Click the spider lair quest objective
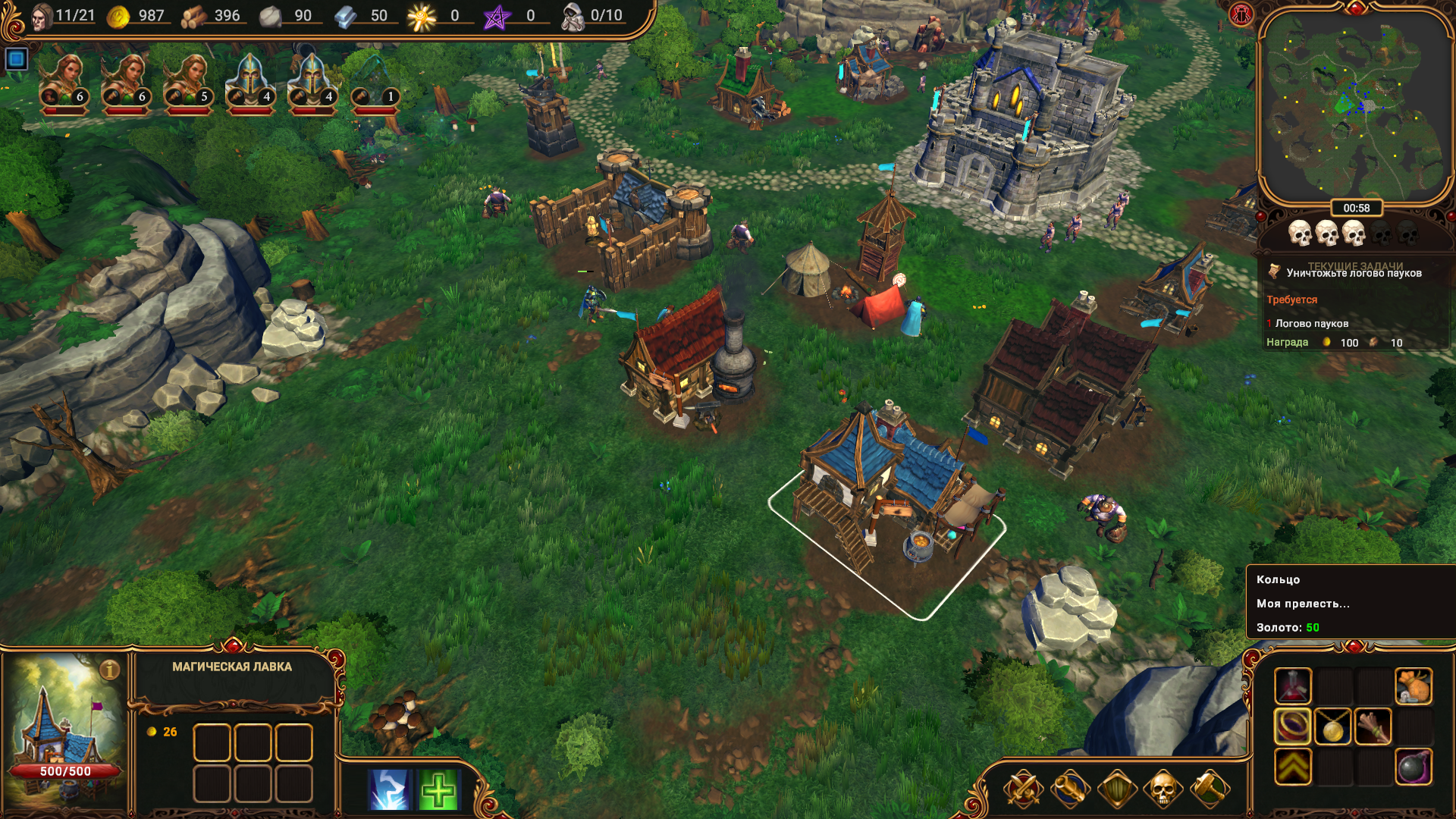The height and width of the screenshot is (819, 1456). 1311,324
